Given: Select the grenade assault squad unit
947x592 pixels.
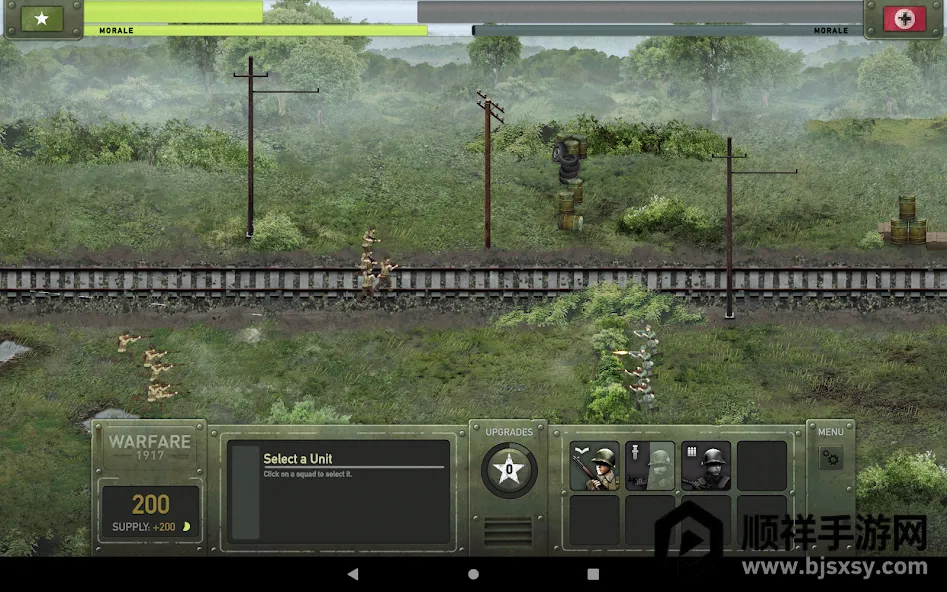Looking at the screenshot, I should tap(650, 466).
